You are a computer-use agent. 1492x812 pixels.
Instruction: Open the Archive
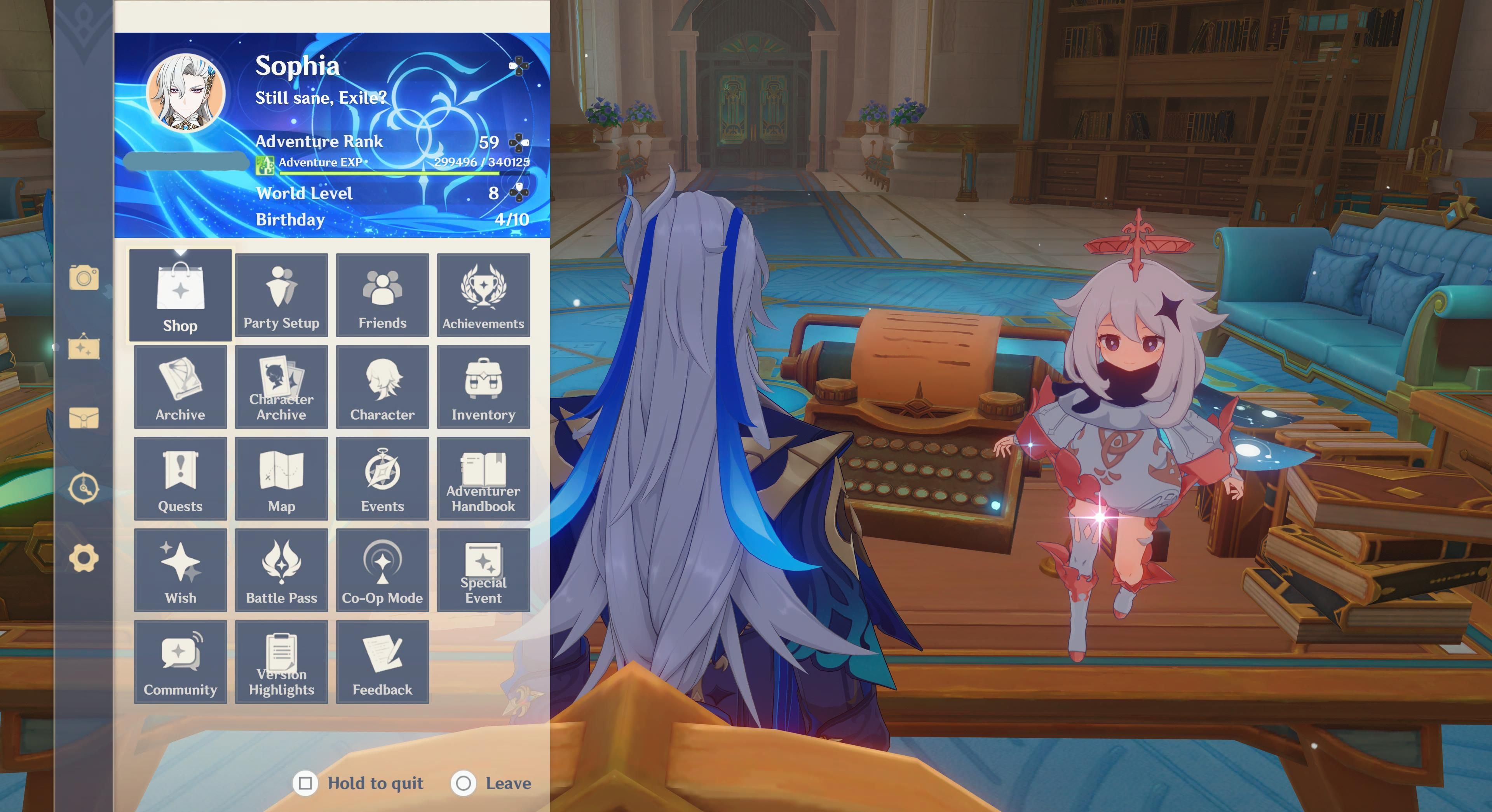tap(180, 387)
